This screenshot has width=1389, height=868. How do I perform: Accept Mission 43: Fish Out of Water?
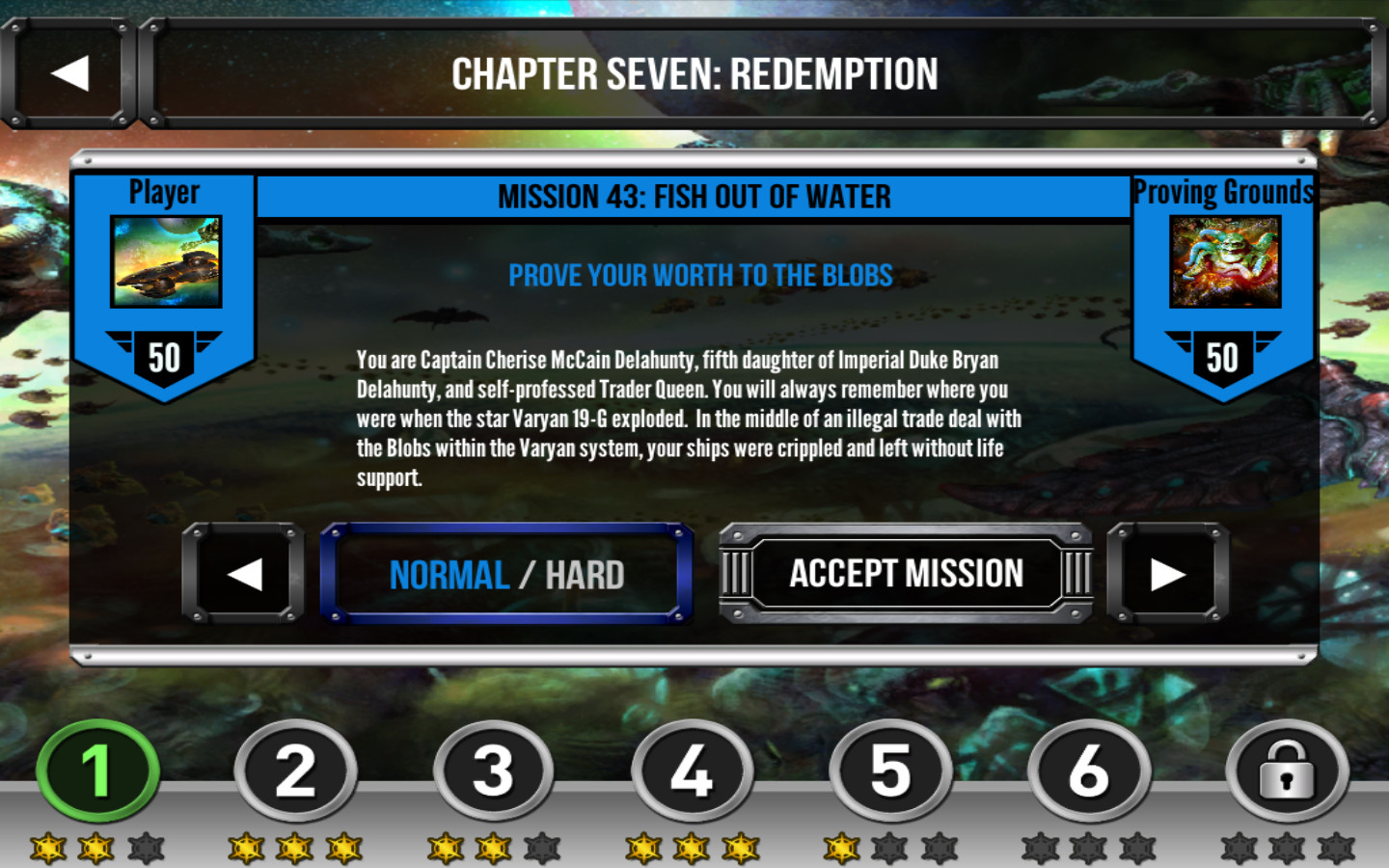coord(906,573)
